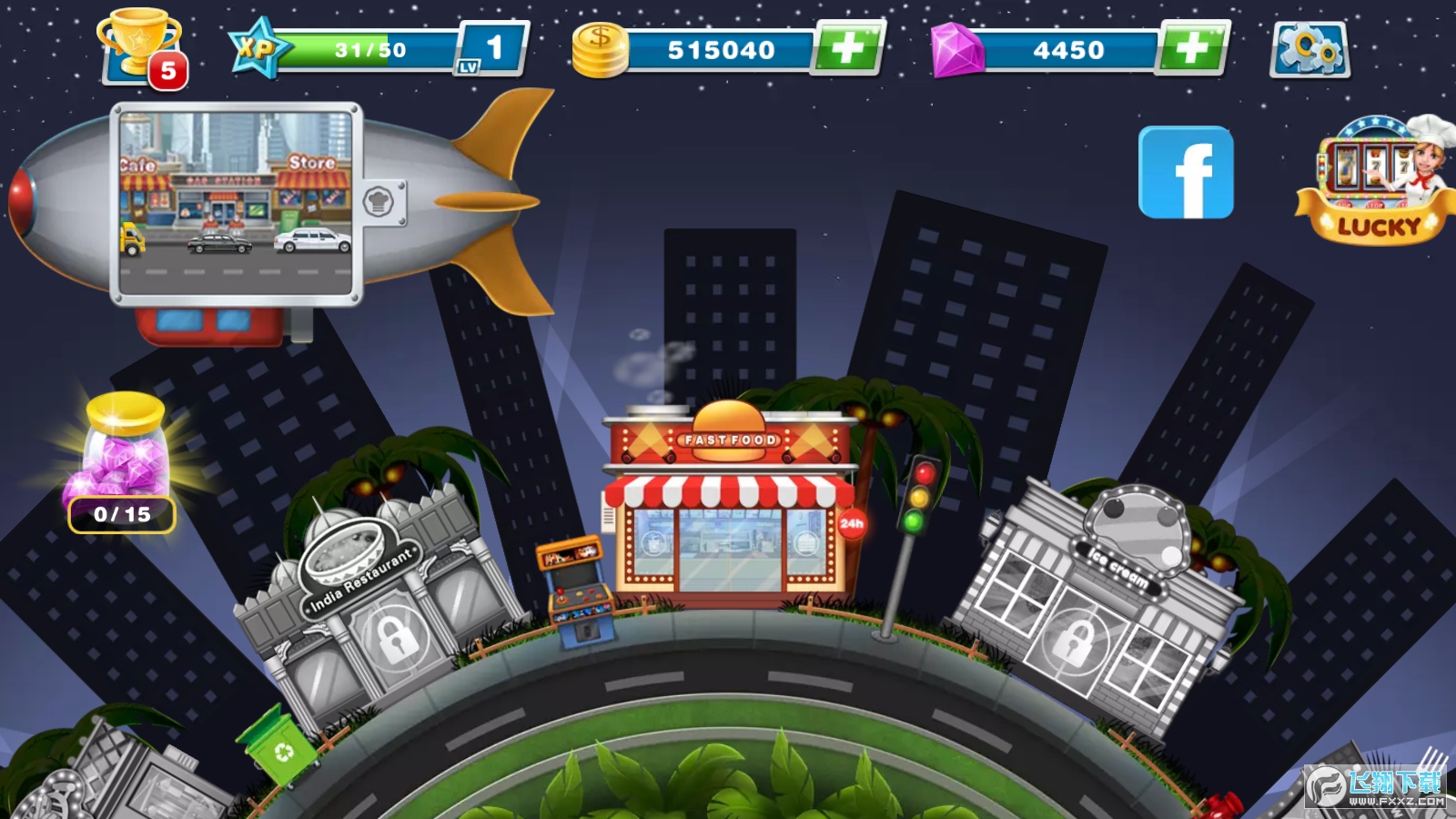This screenshot has height=819, width=1456.
Task: Play the Lucky slot machine
Action: (1374, 182)
